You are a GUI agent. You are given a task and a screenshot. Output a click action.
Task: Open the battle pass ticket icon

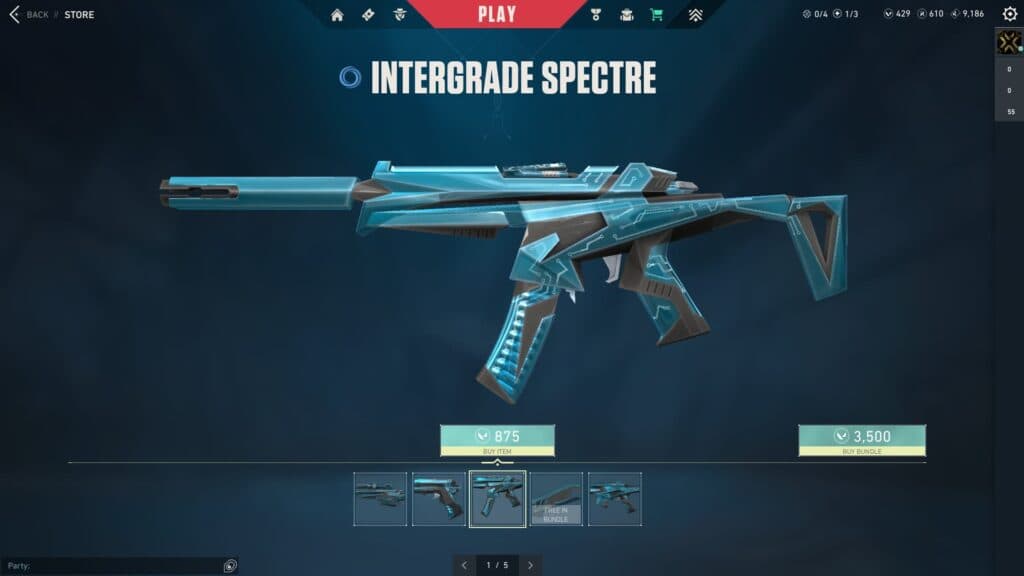[x=368, y=15]
